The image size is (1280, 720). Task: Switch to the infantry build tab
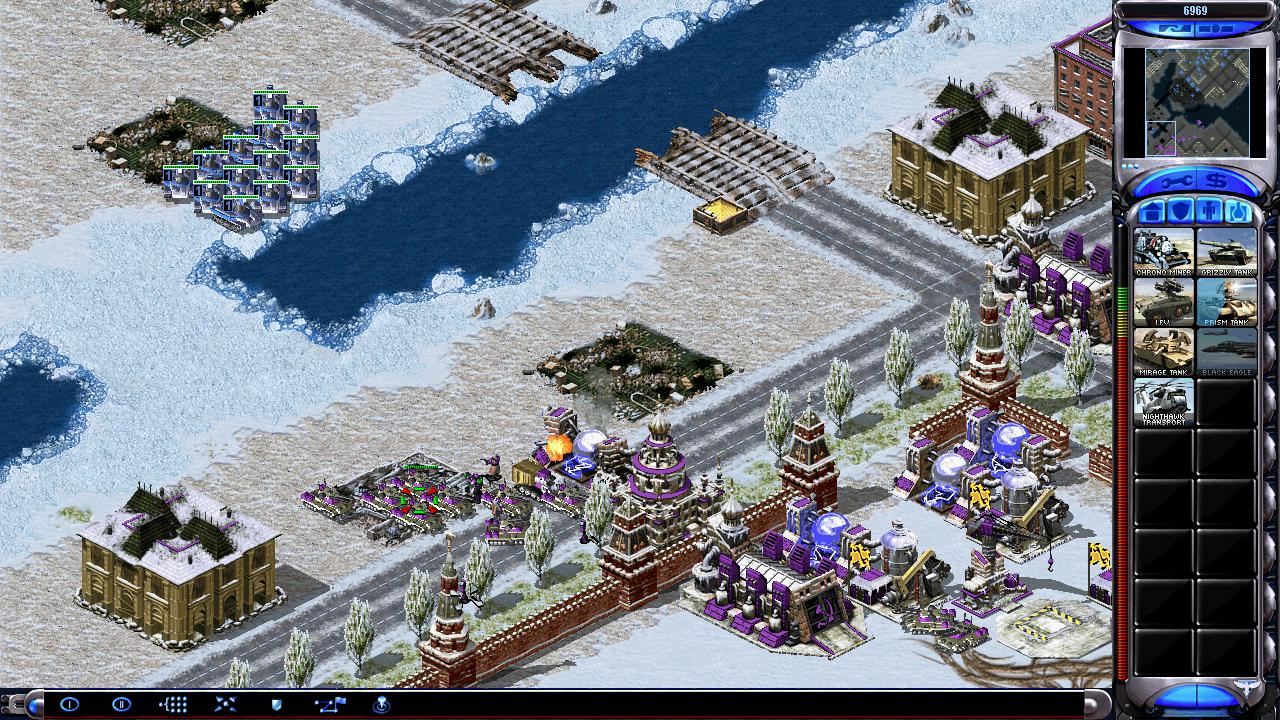click(1208, 212)
